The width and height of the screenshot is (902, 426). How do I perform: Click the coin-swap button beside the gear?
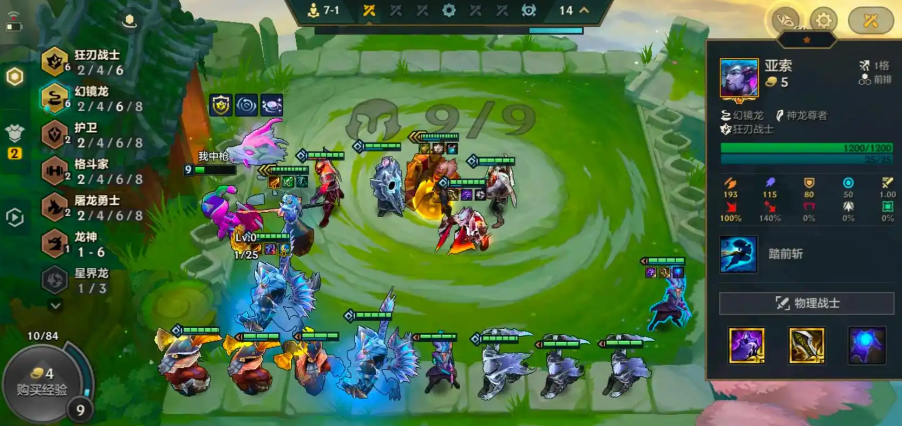pos(783,19)
